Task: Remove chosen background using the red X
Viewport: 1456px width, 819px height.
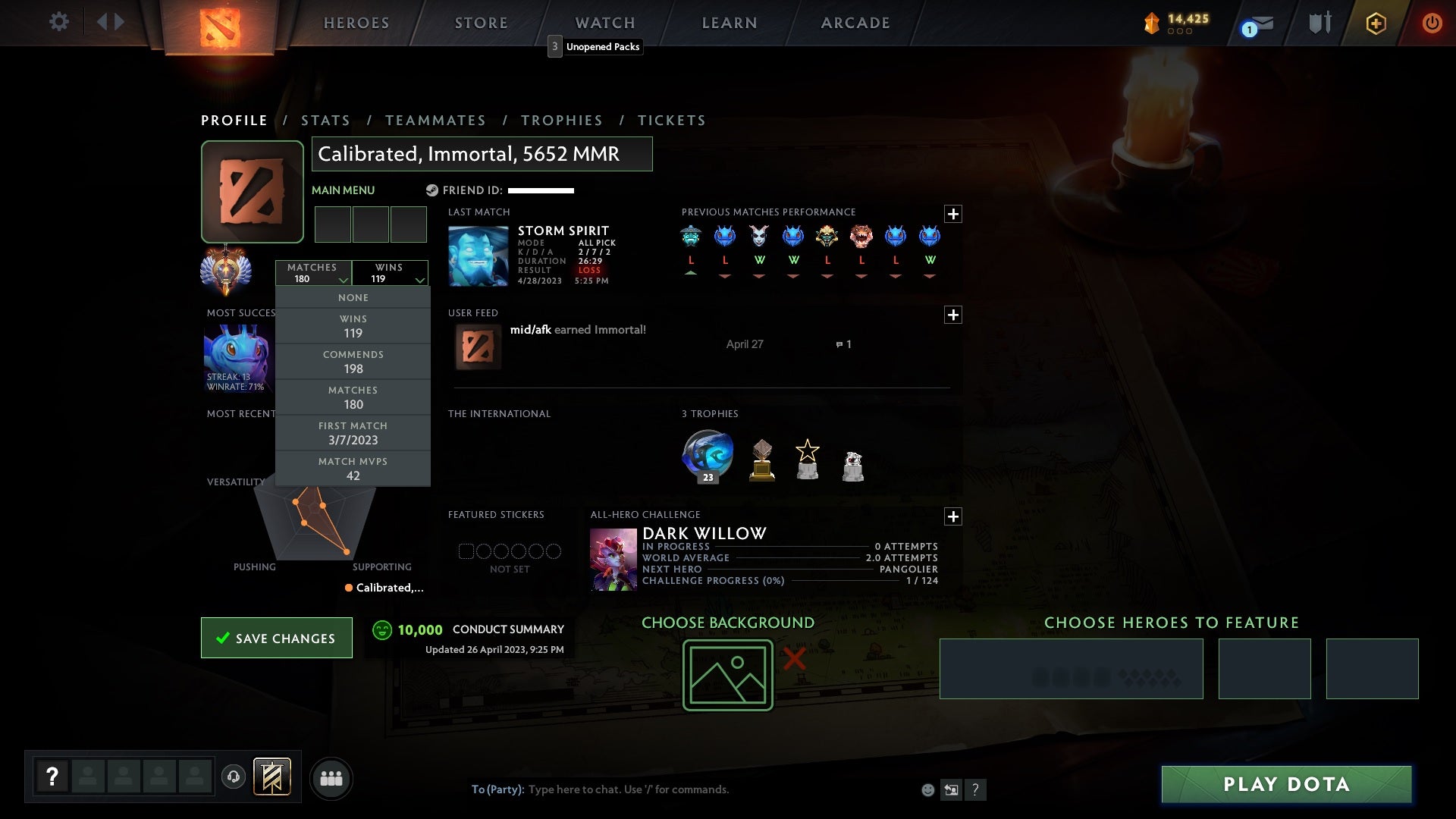Action: point(793,659)
